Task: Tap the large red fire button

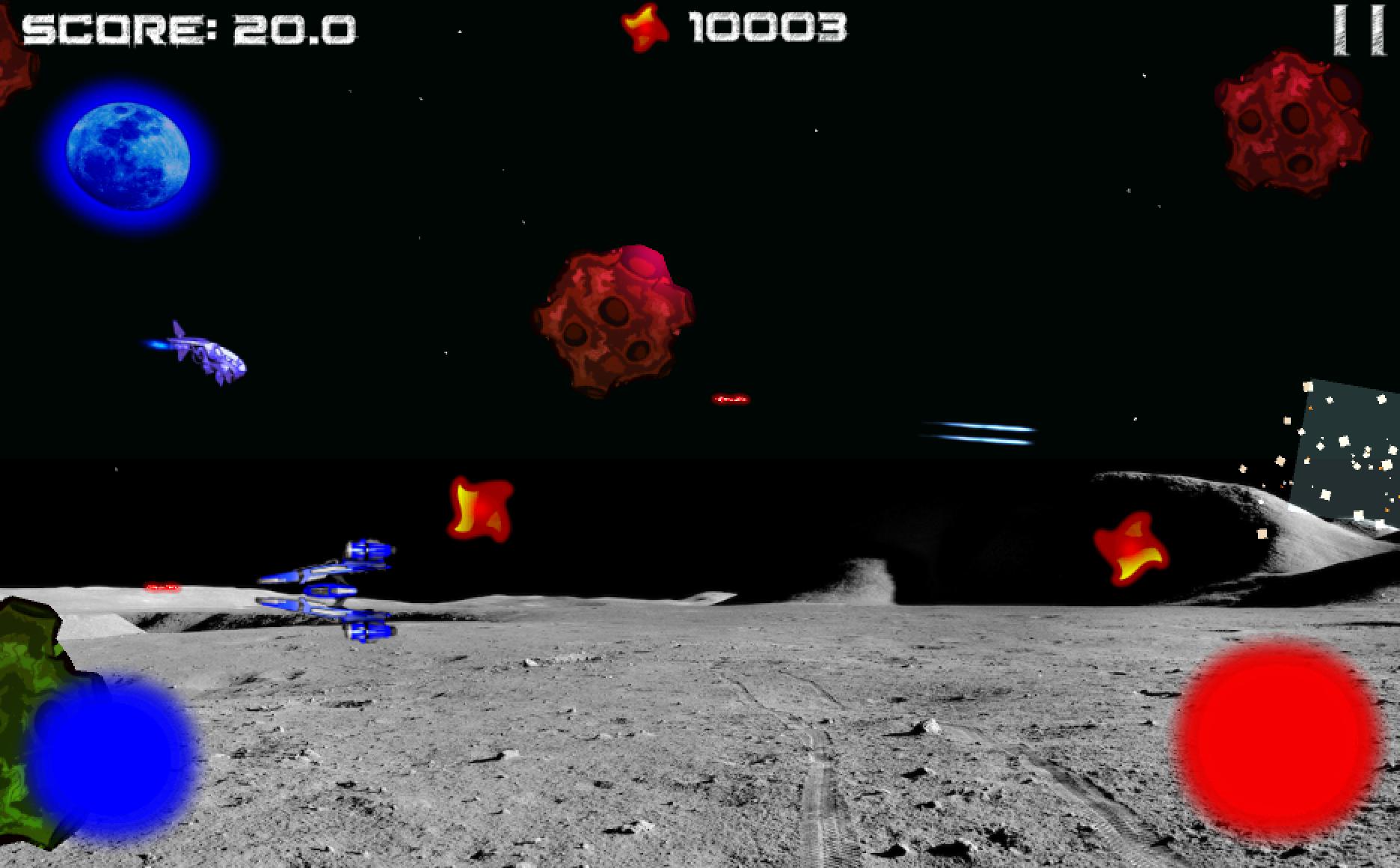Action: [x=1277, y=741]
